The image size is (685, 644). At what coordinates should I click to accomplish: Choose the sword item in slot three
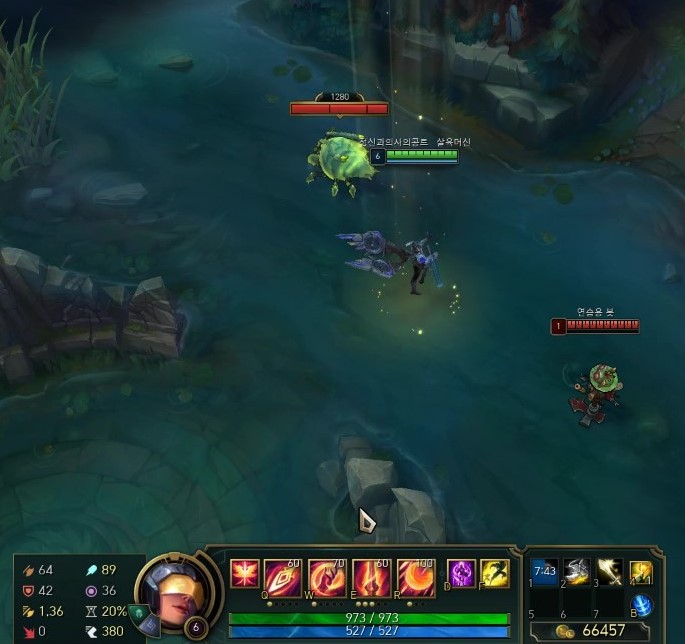coord(608,572)
